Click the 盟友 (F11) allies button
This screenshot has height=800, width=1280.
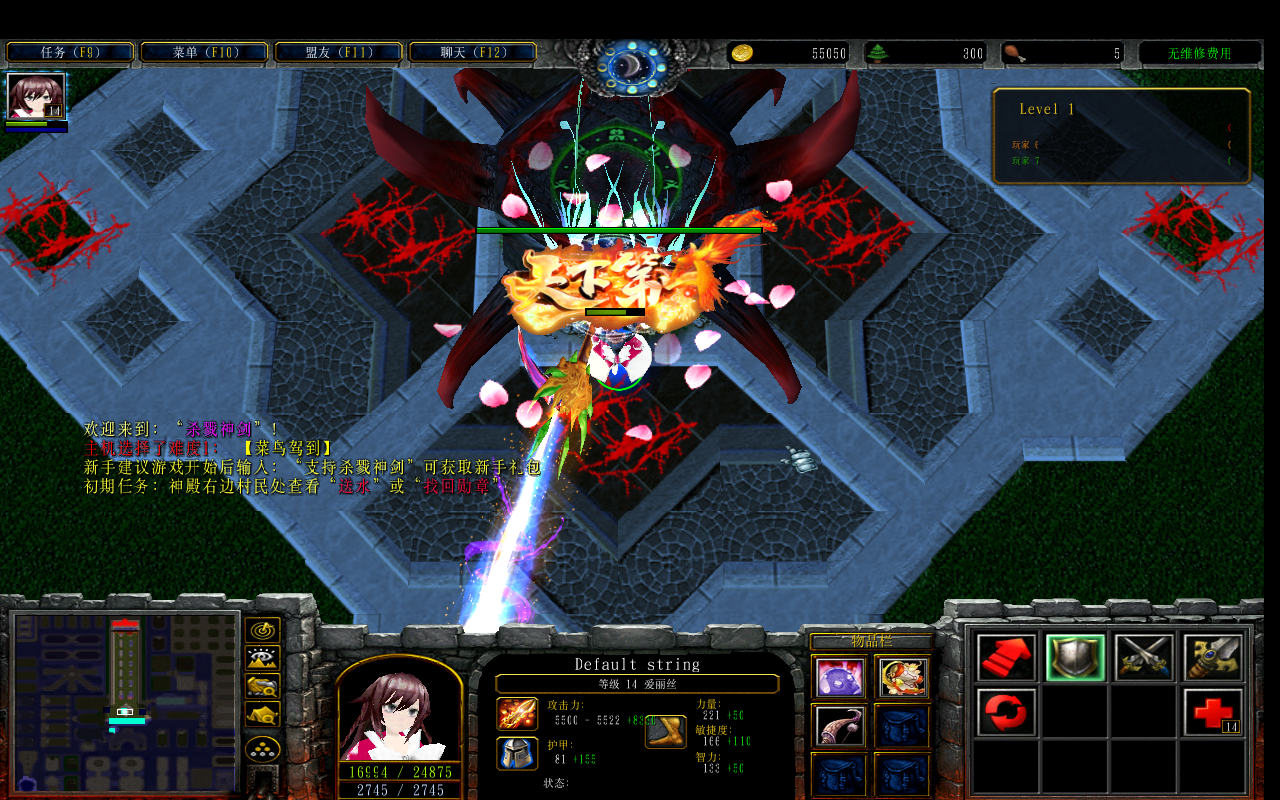339,51
